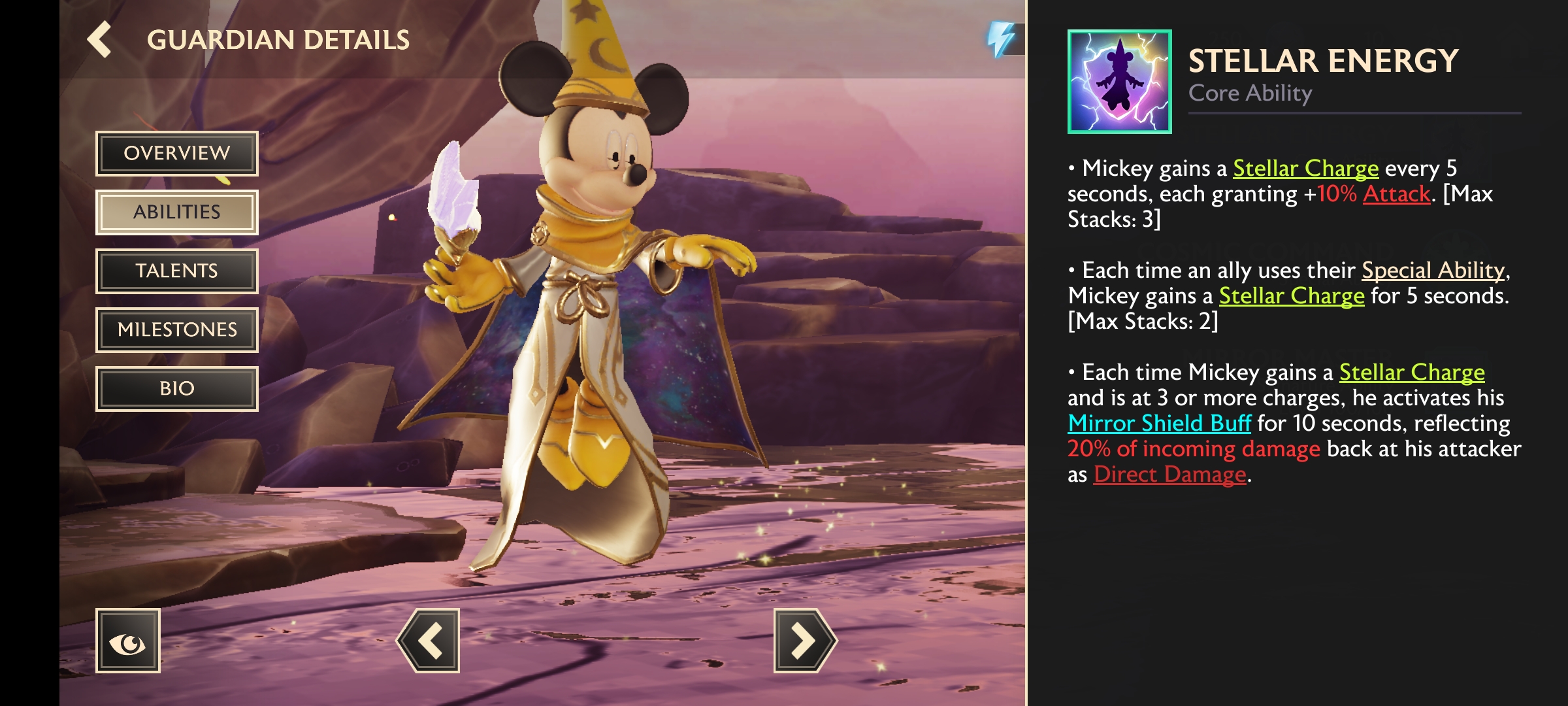Open the first Stellar Charge keyword link
The image size is (1568, 706).
click(1305, 169)
